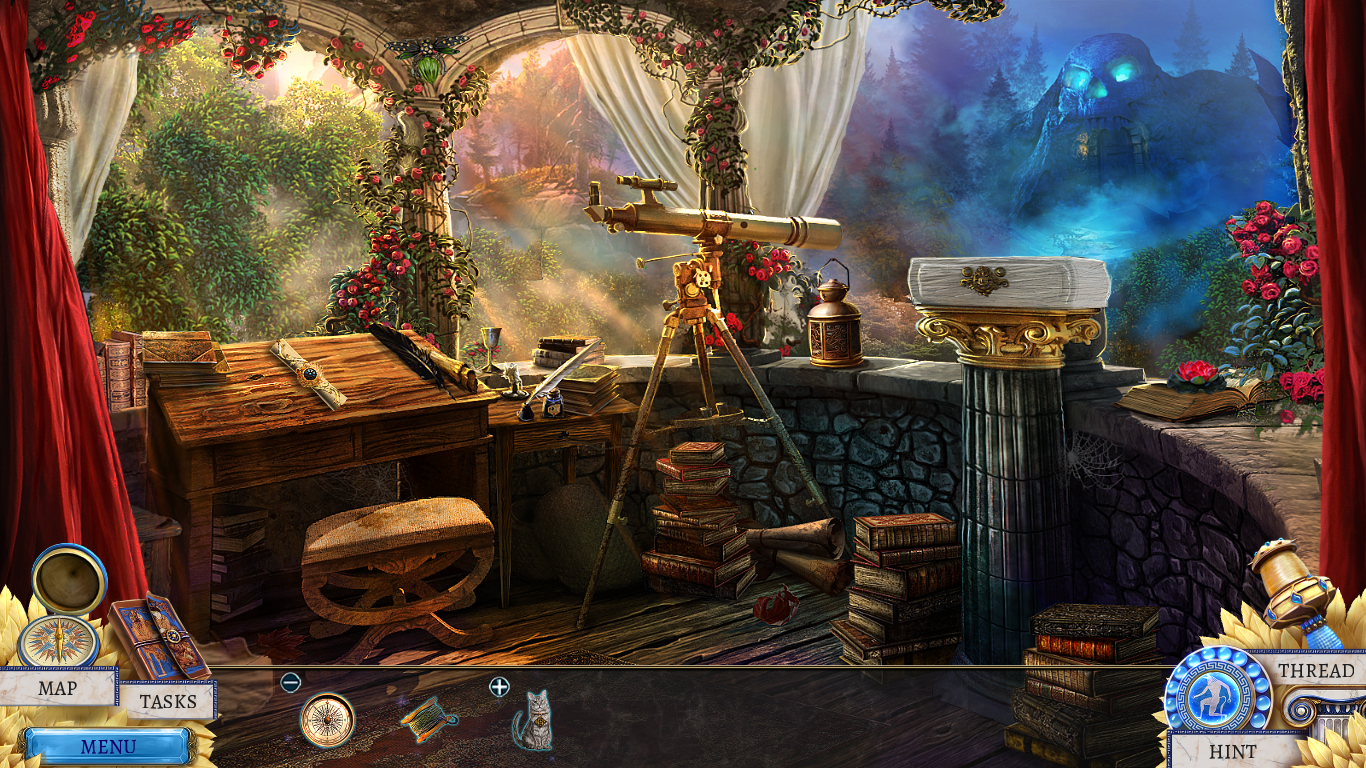Click the HINT label button
This screenshot has width=1366, height=768.
tap(1232, 750)
